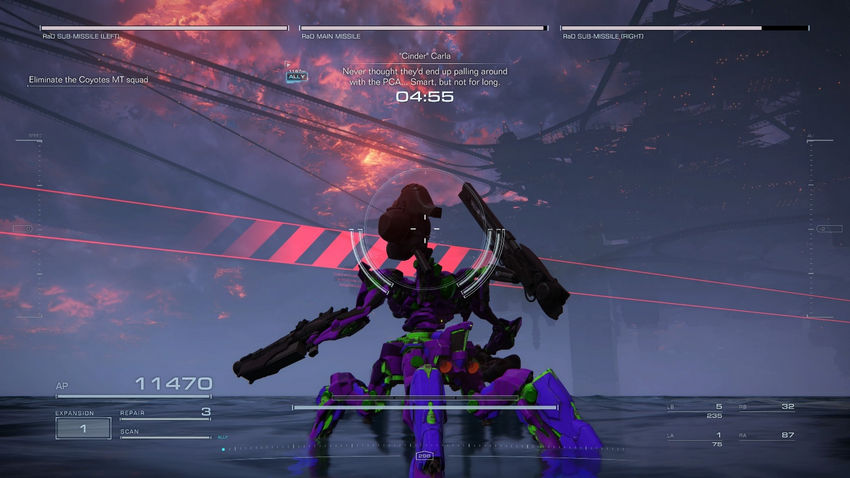Click the Ally marker tag
Viewport: 850px width, 478px height.
(x=297, y=75)
